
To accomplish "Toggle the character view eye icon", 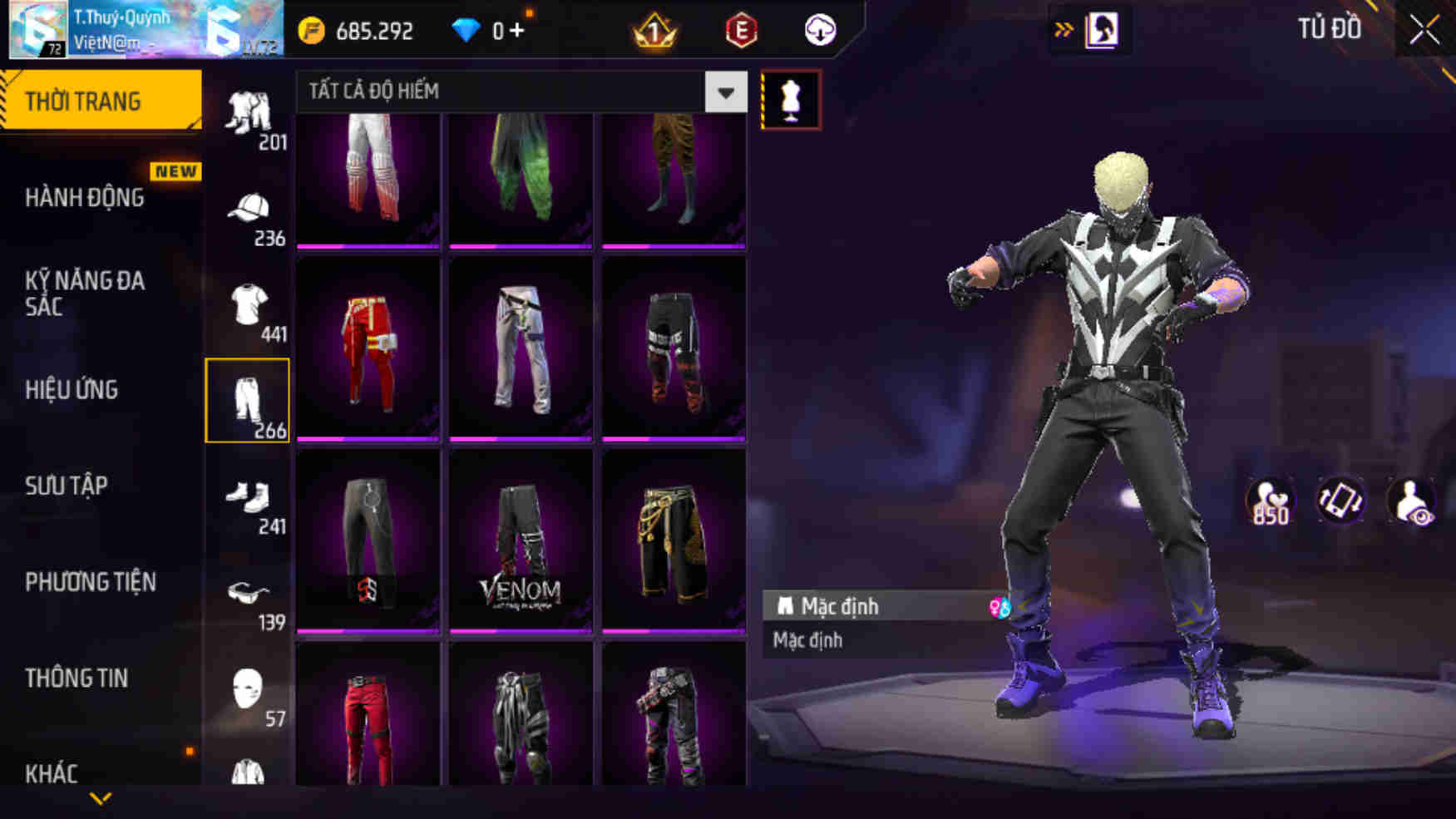I will pos(1409,501).
